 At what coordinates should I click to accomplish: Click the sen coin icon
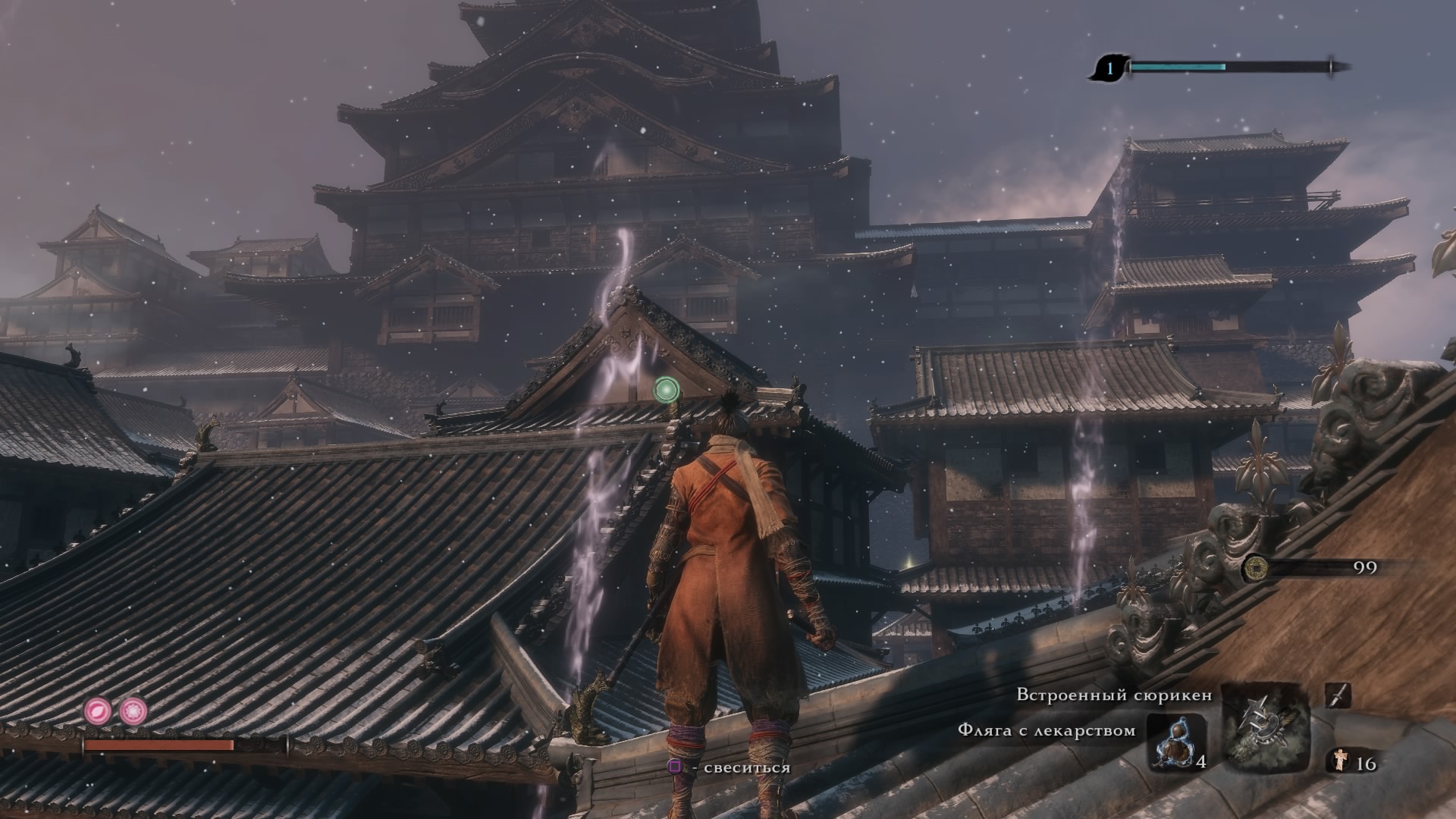tap(1256, 566)
